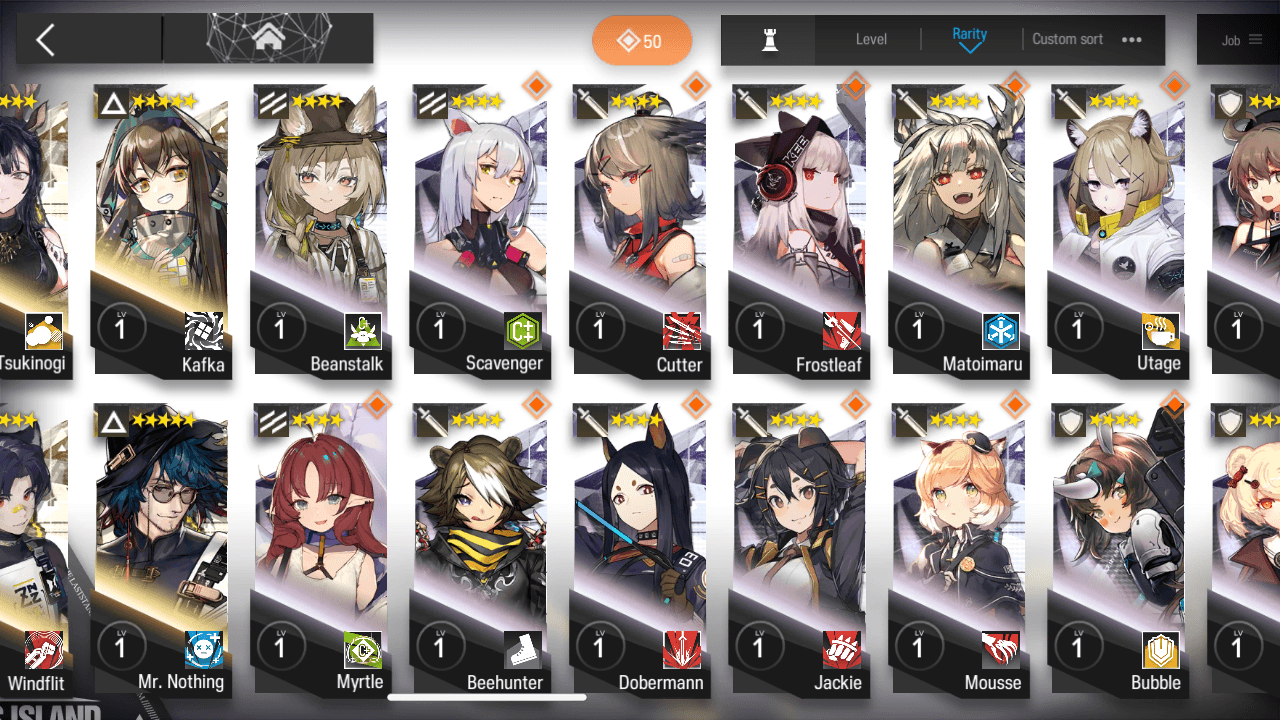
Task: Choose the Beehunter operator card
Action: (x=480, y=548)
